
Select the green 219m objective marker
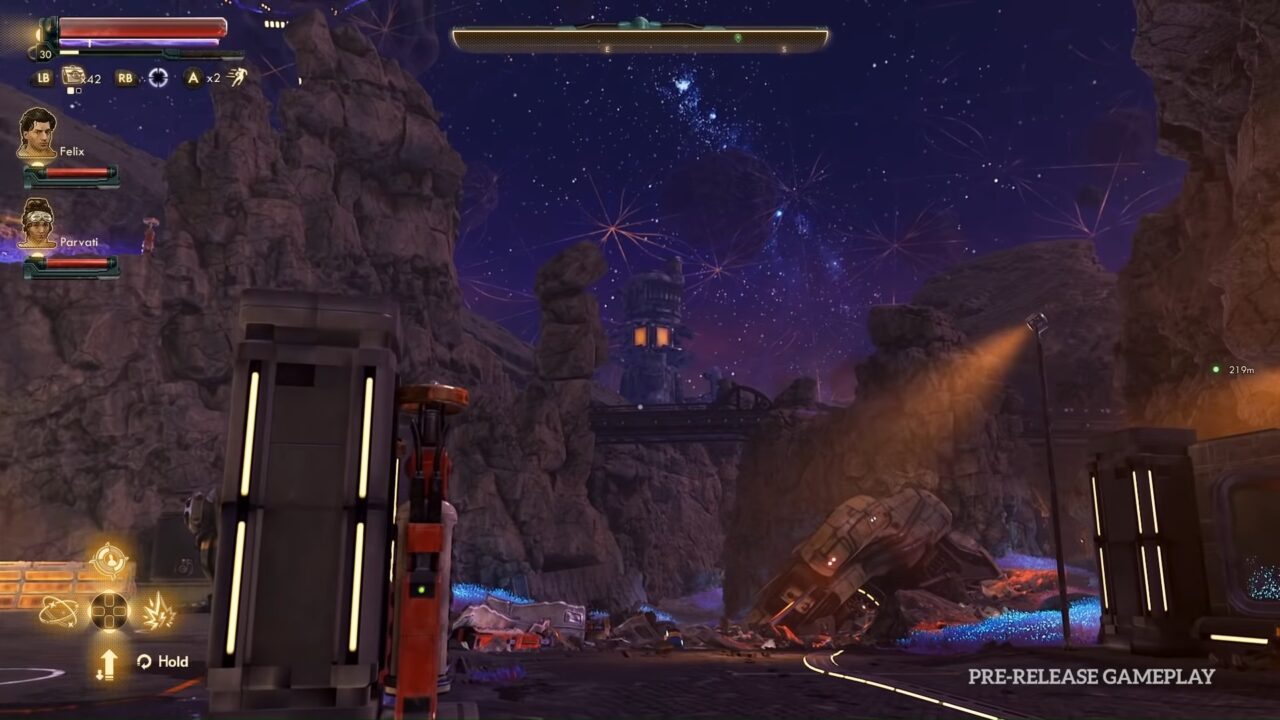click(1216, 370)
